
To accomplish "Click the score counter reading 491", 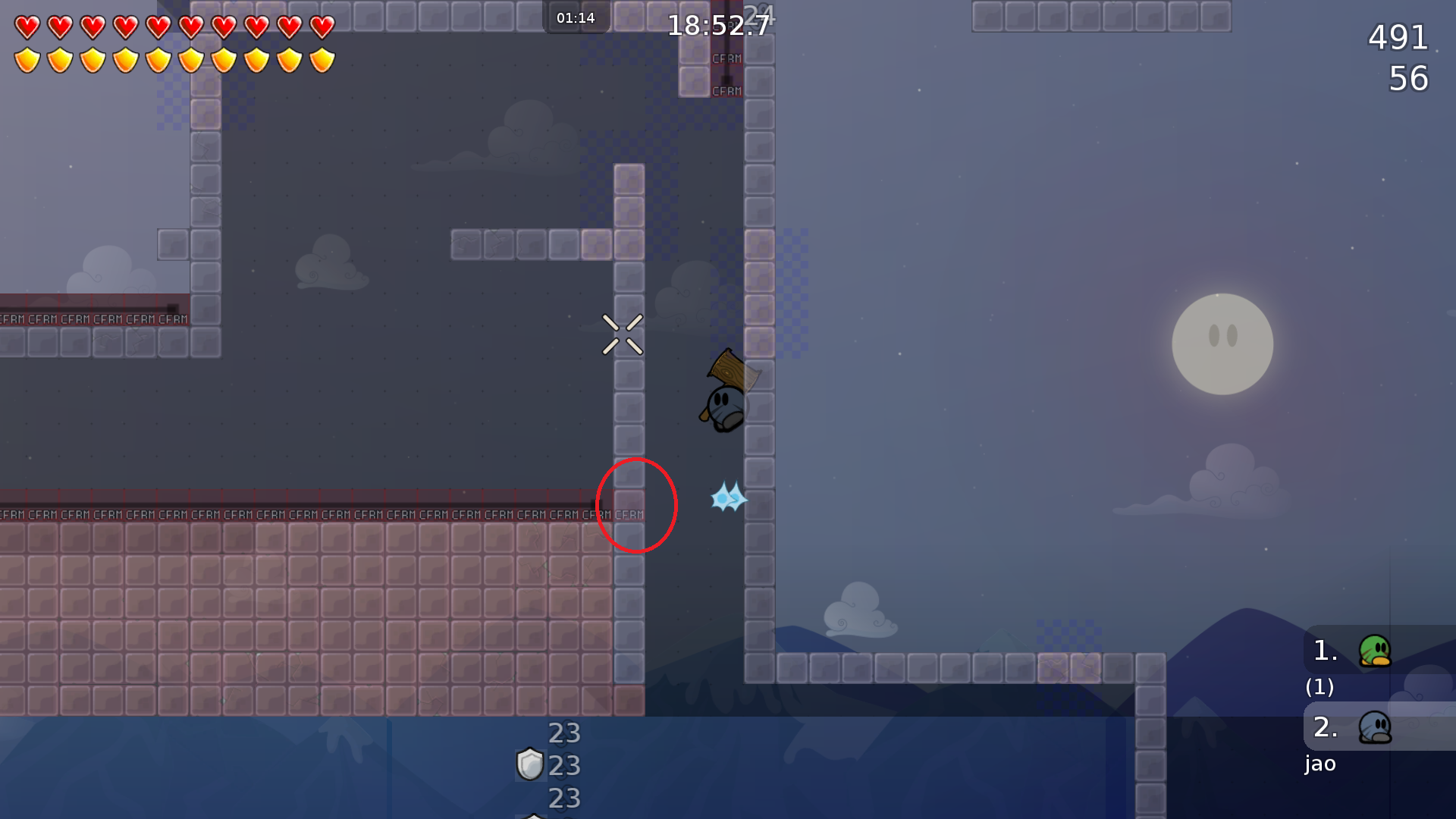I will [x=1399, y=37].
